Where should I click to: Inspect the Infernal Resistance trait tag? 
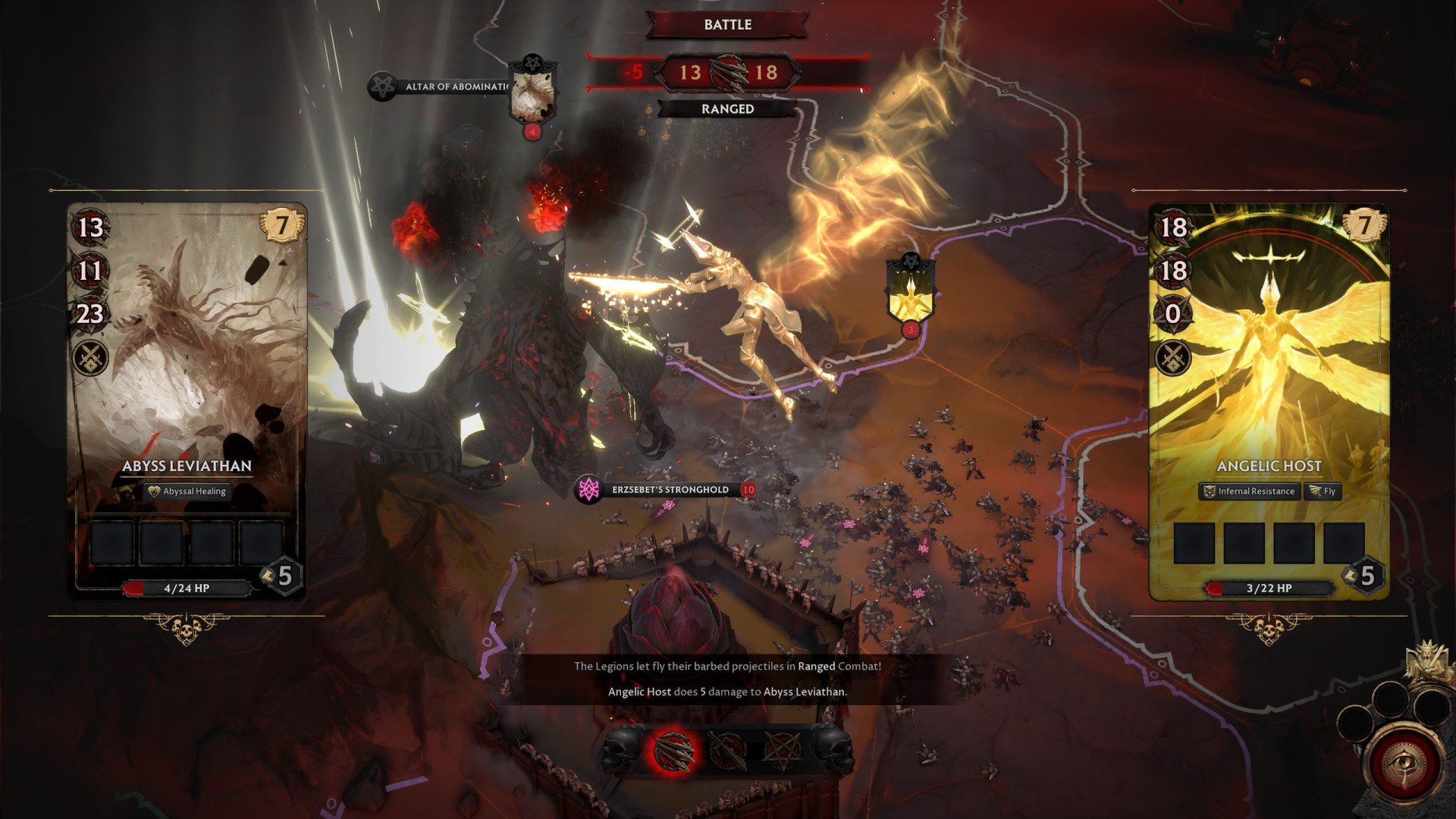click(1248, 491)
